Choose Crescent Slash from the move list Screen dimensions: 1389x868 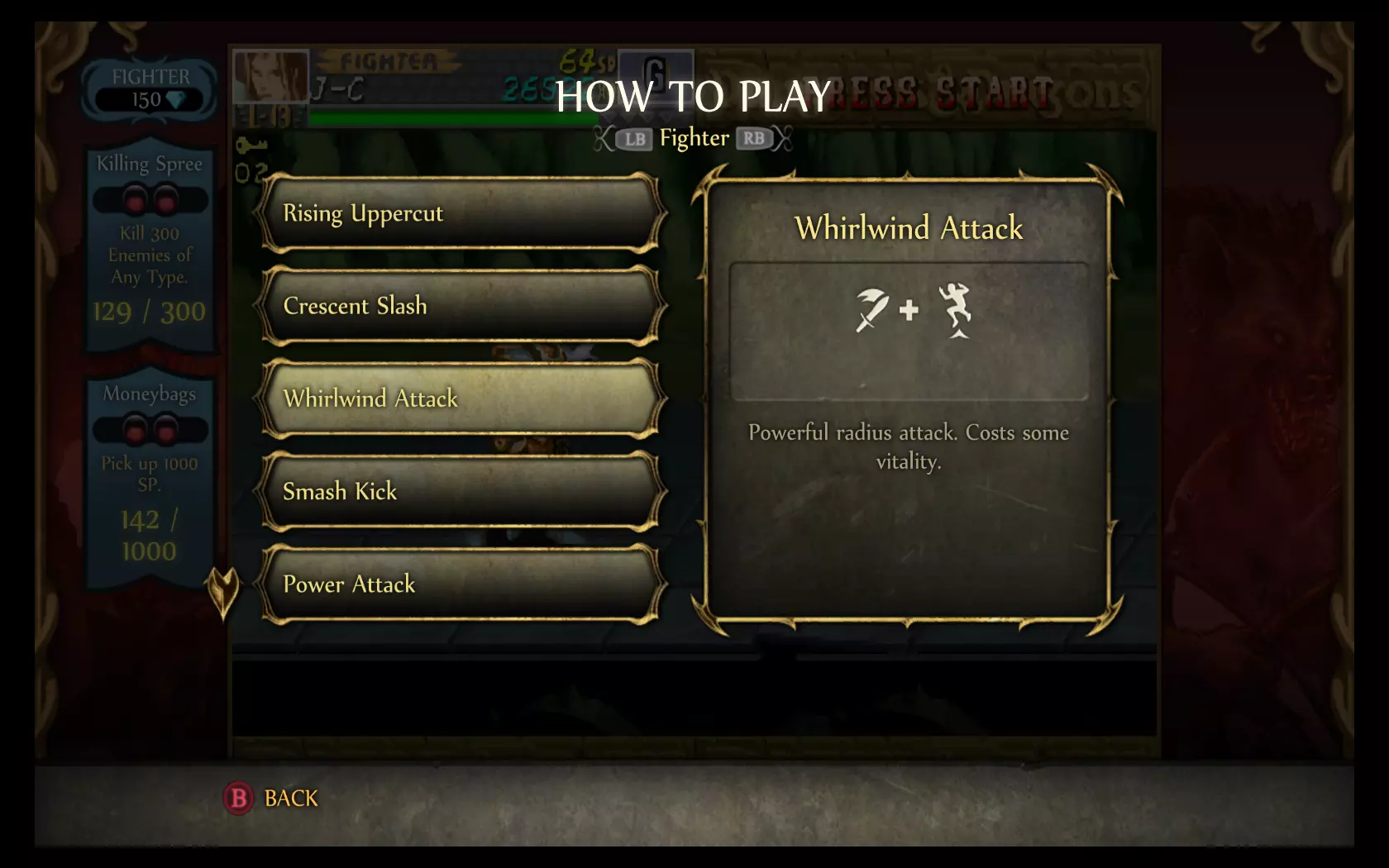click(461, 306)
